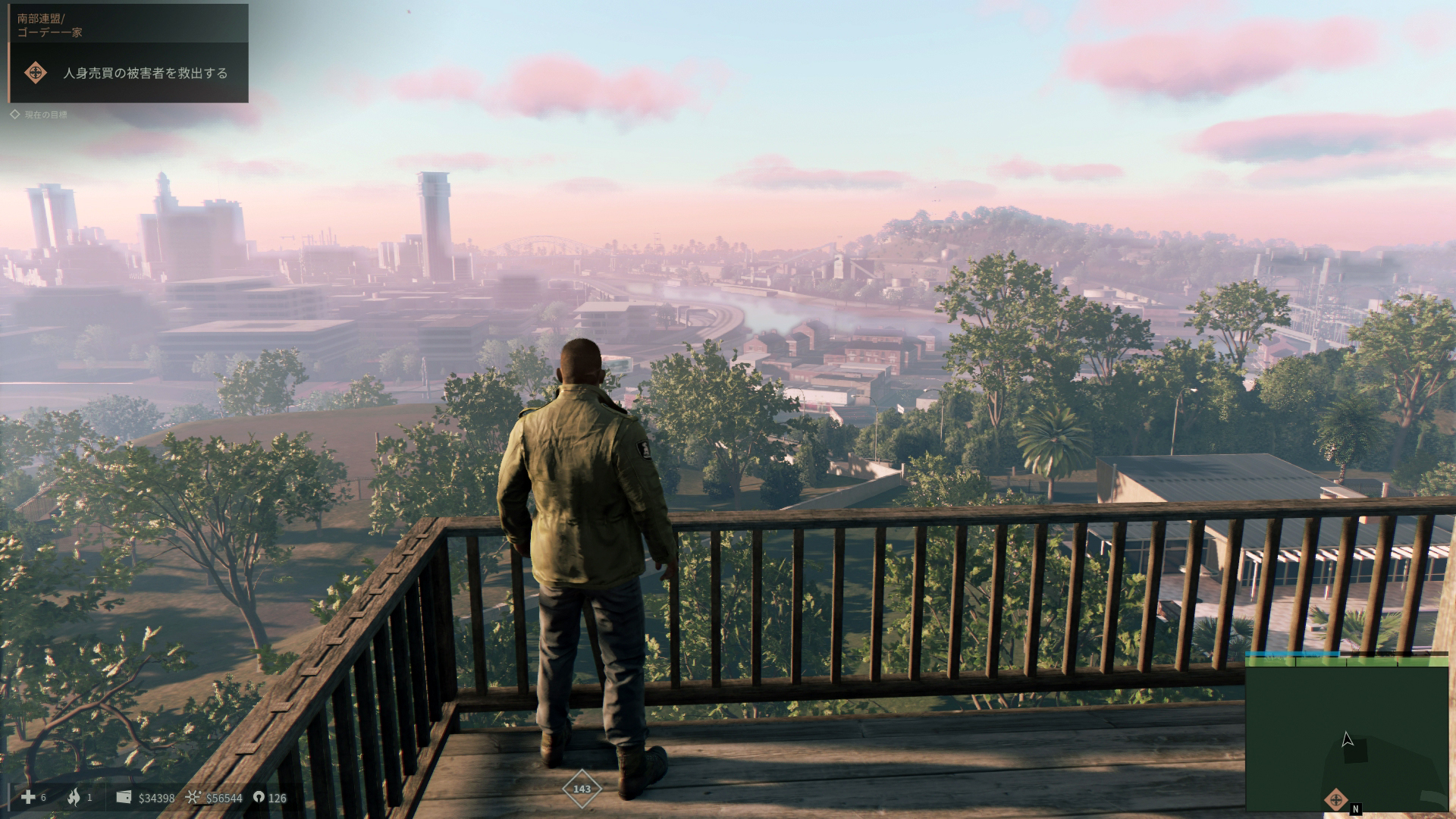The image size is (1456, 819).
Task: Select the player arrow on the minimap
Action: pos(1347,739)
